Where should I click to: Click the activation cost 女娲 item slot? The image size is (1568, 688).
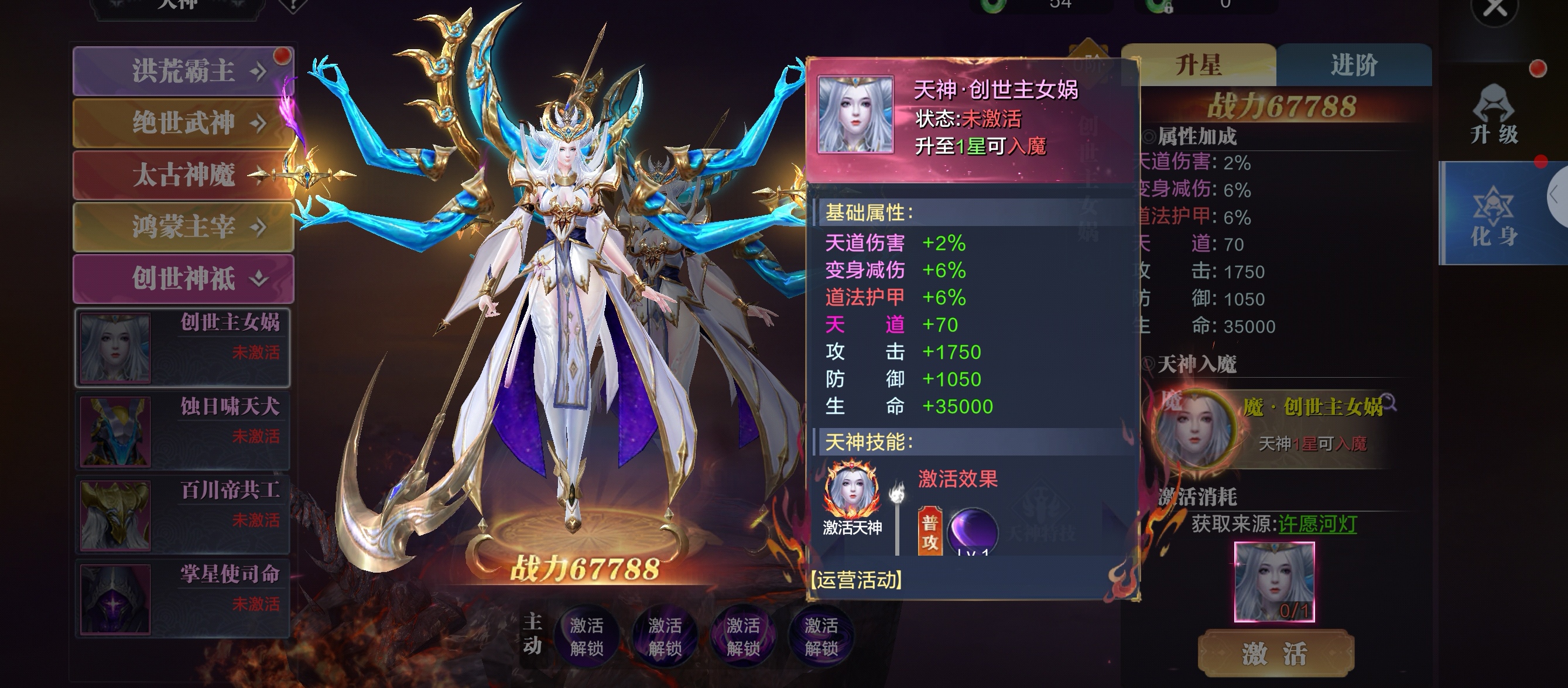point(1274,581)
